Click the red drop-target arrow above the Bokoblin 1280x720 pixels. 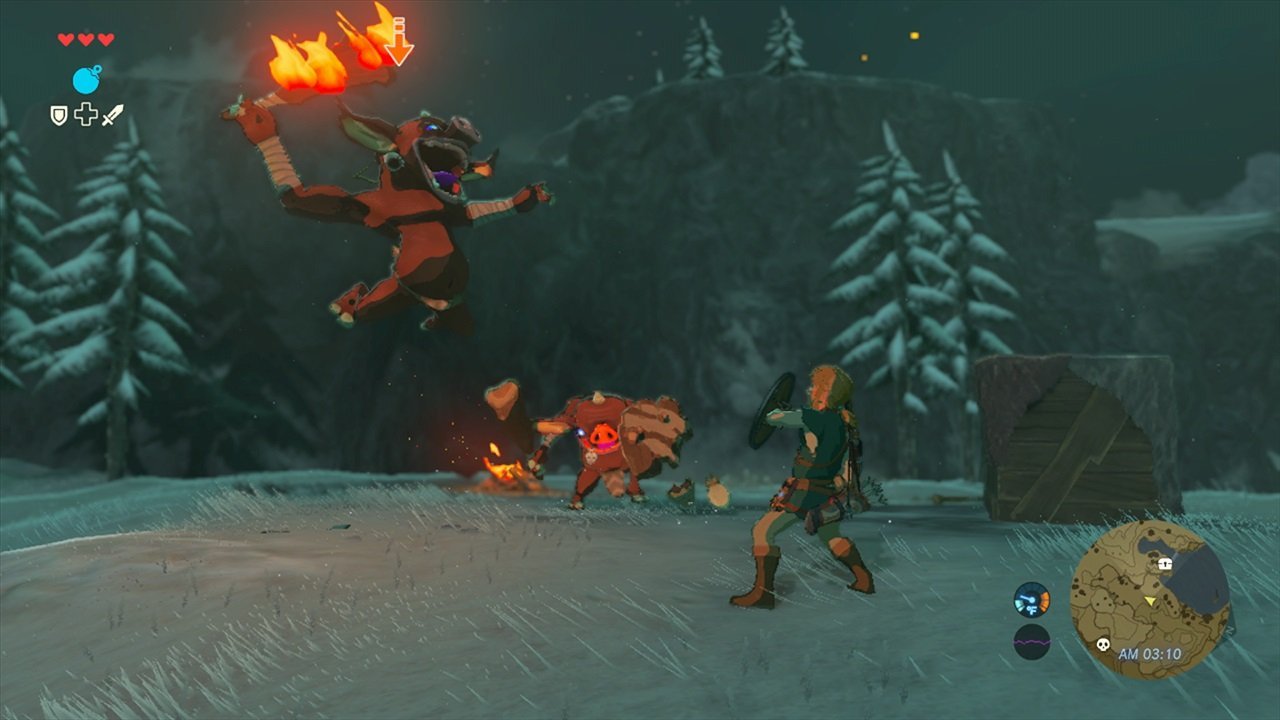(x=399, y=40)
